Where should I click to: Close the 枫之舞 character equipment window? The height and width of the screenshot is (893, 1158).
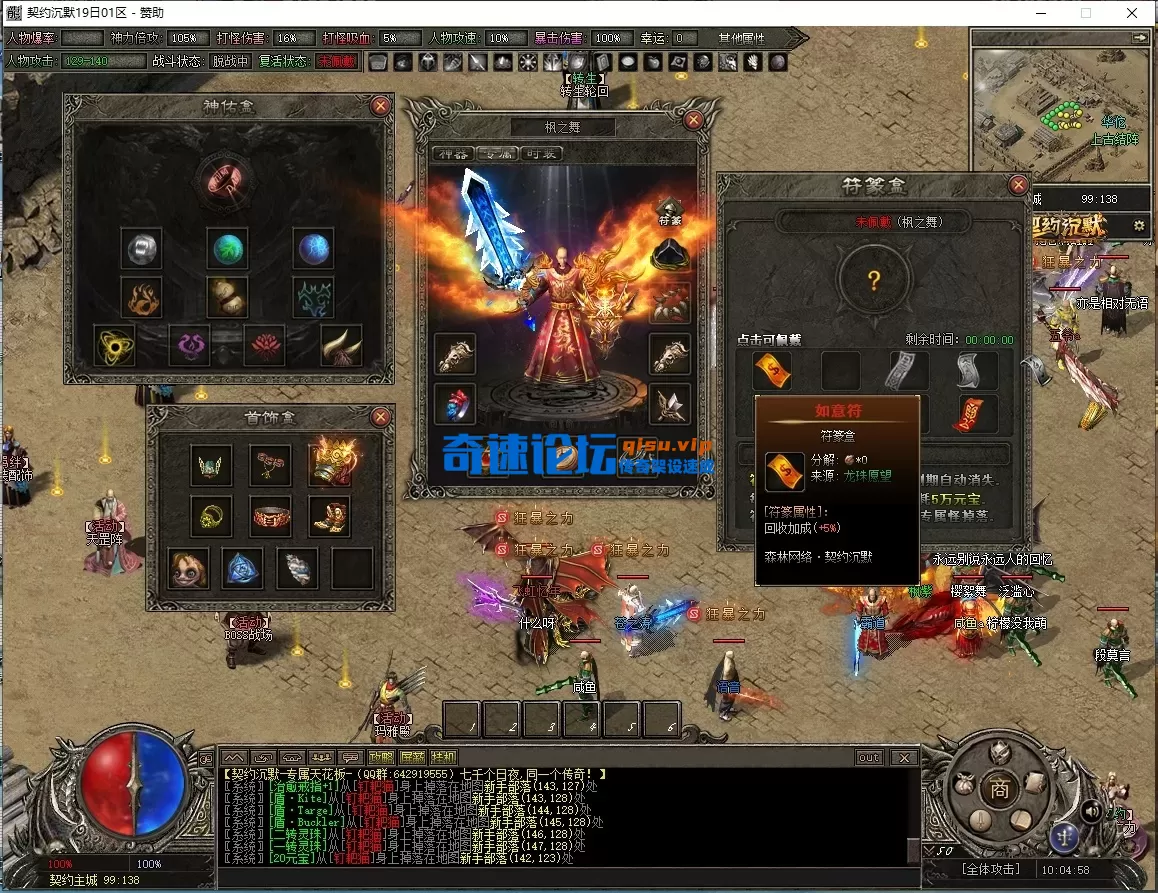pyautogui.click(x=692, y=119)
